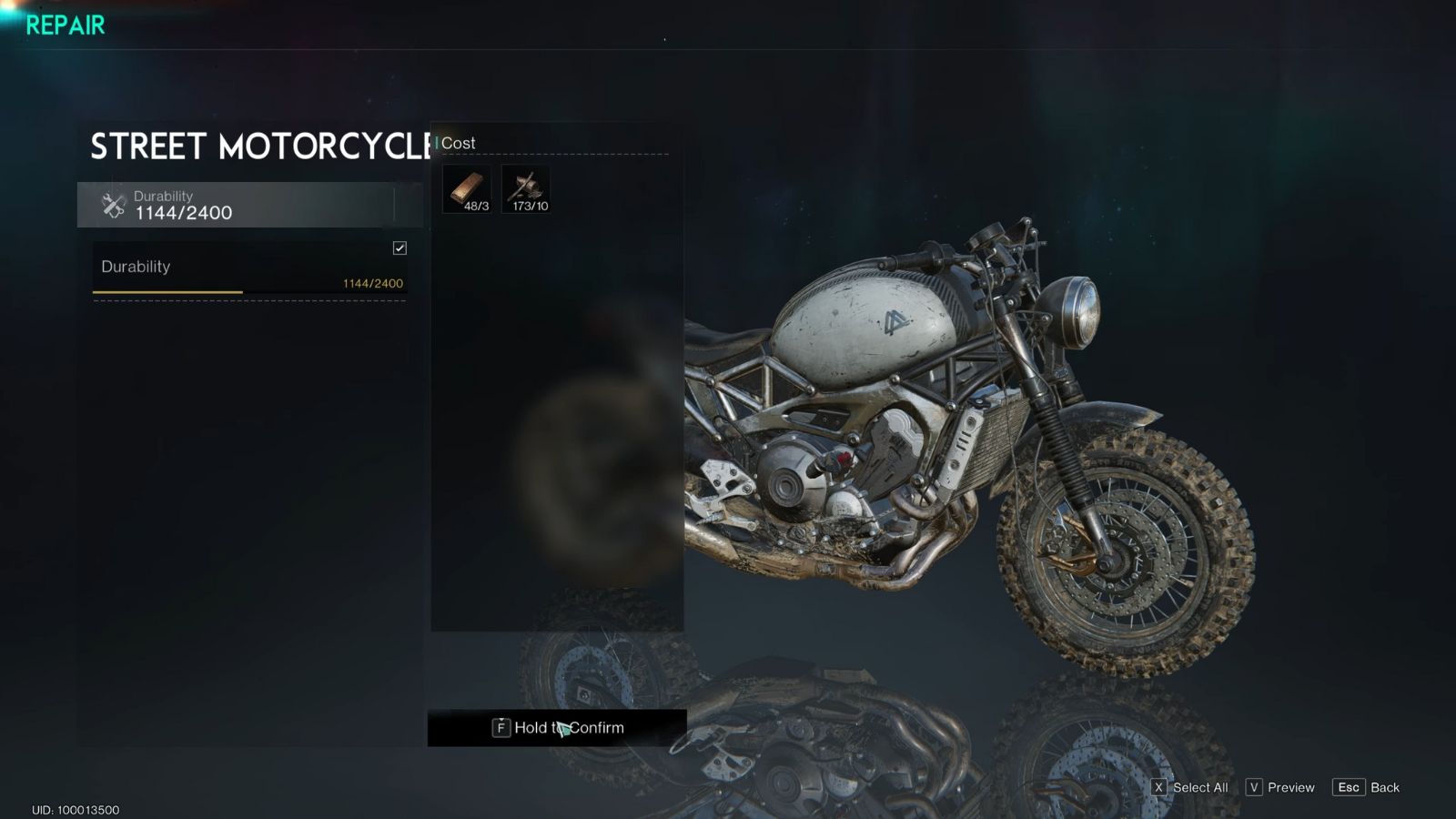
Task: Select the metal ingot cost item showing 48/3
Action: click(x=466, y=189)
